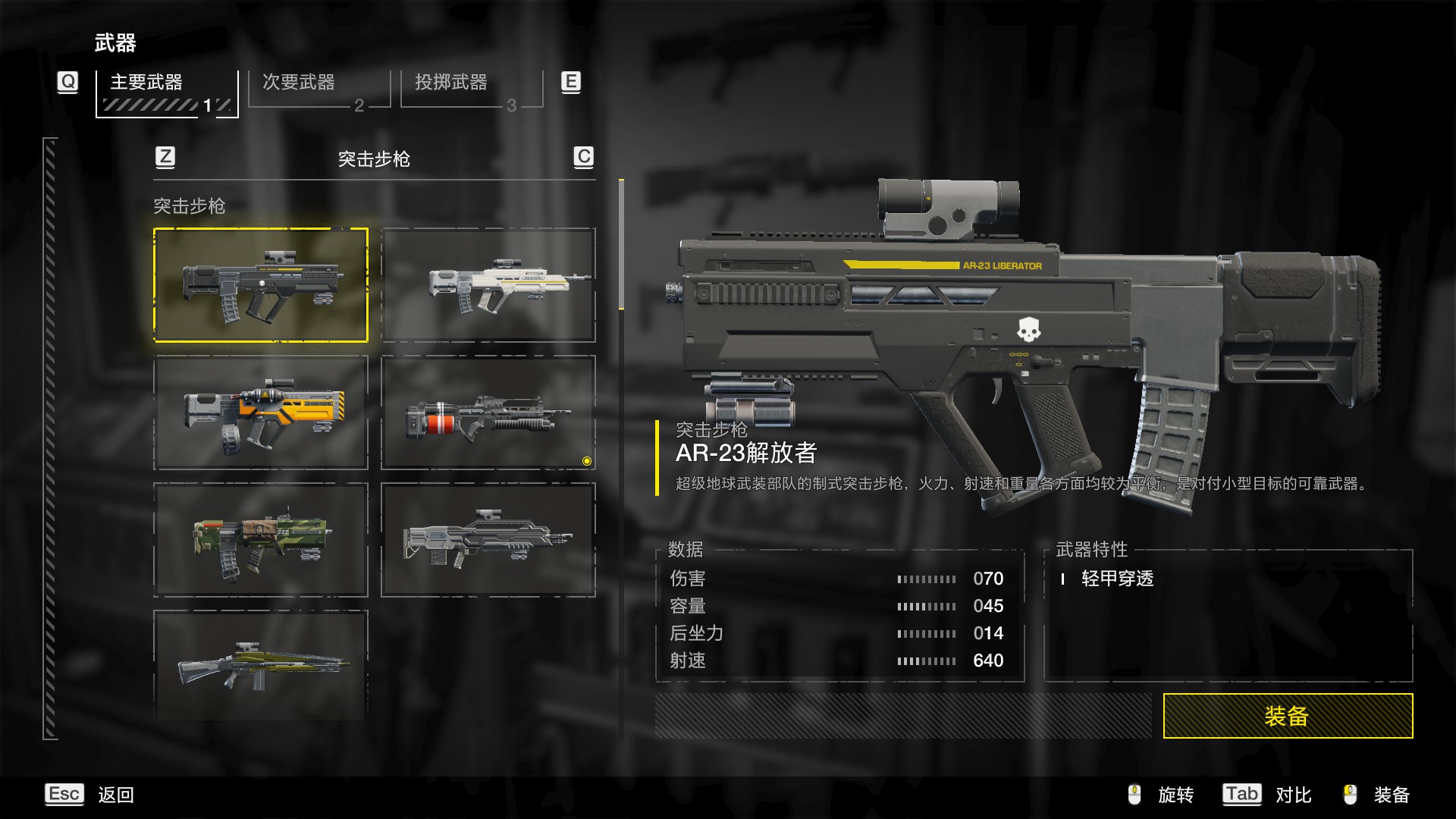Choose the white assault rifle tile

[488, 285]
